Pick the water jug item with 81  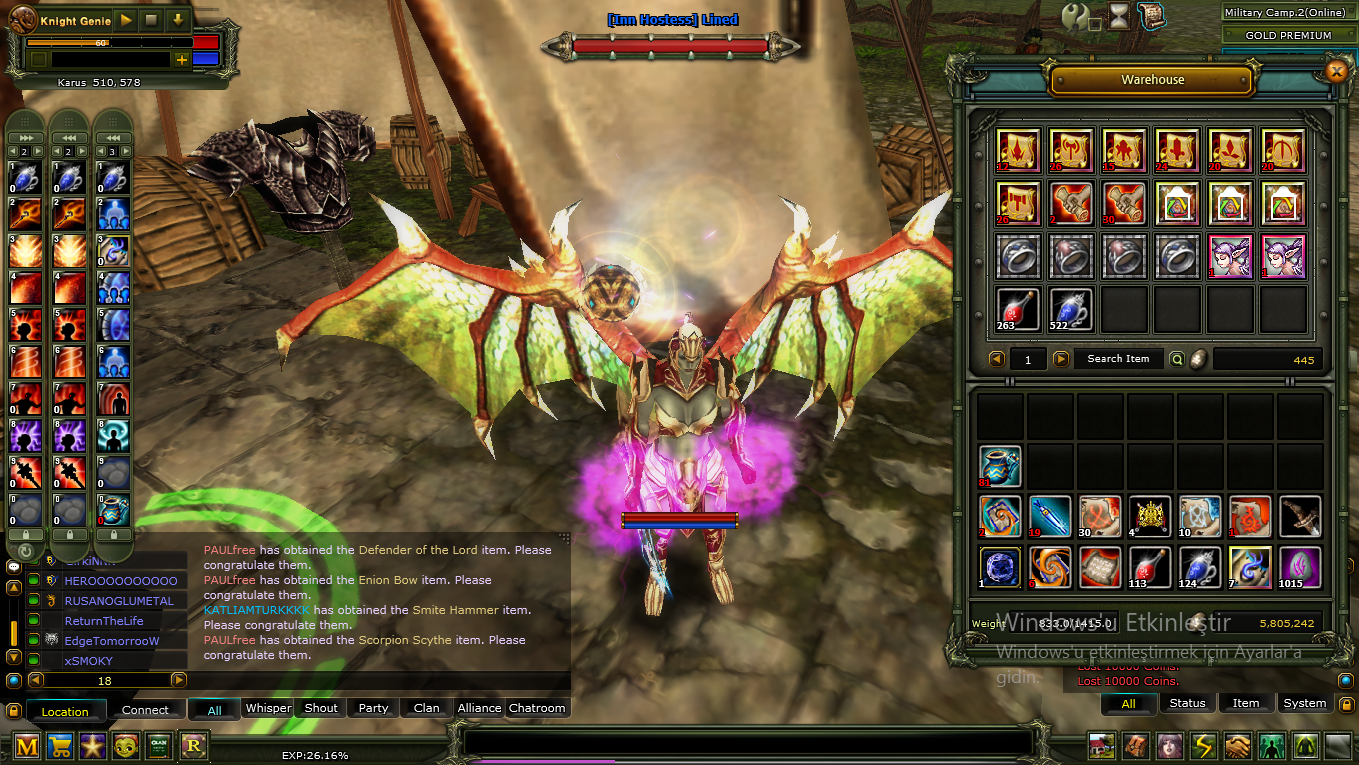click(x=1000, y=467)
